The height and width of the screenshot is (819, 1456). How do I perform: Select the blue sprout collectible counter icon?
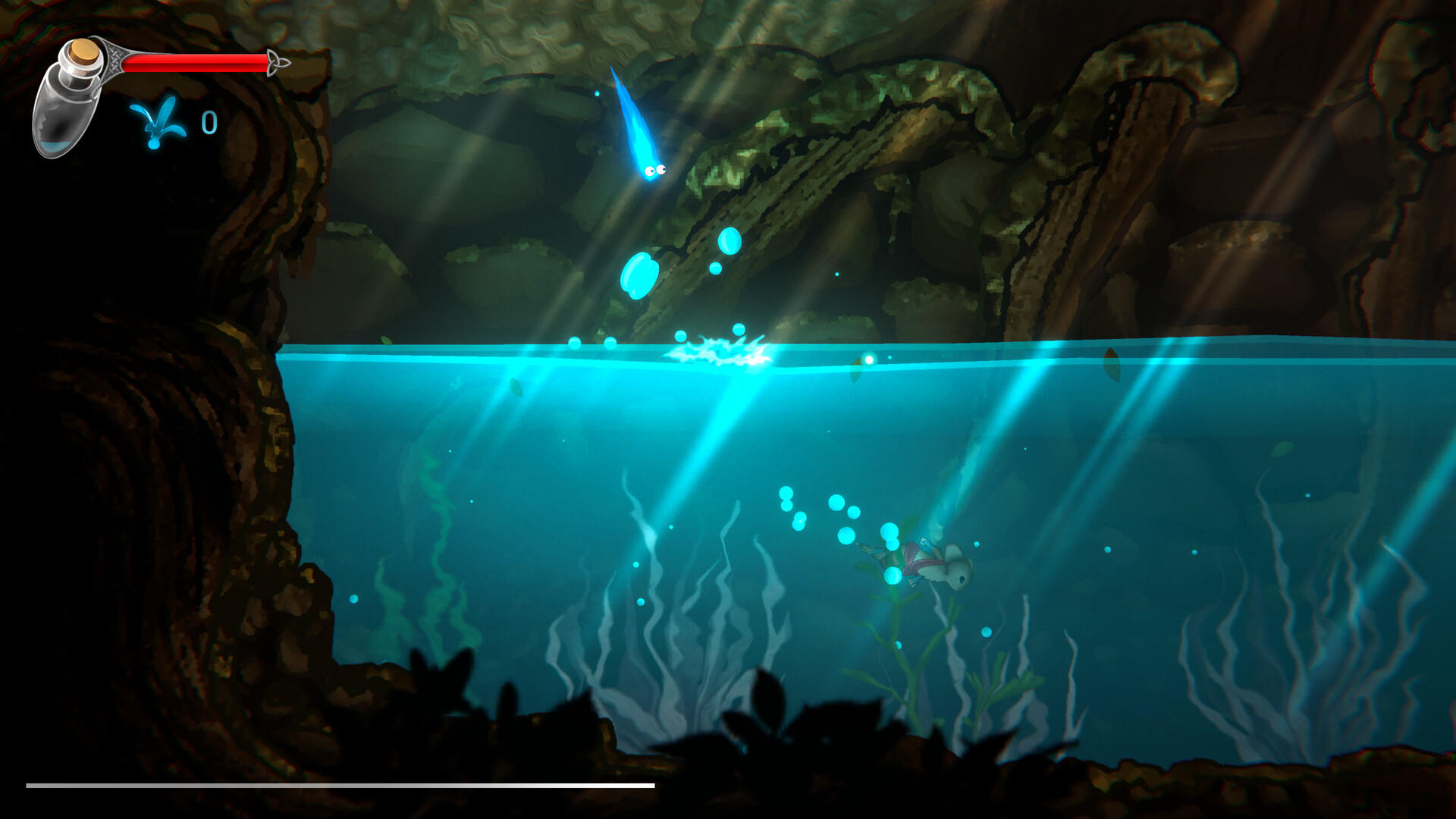[157, 121]
